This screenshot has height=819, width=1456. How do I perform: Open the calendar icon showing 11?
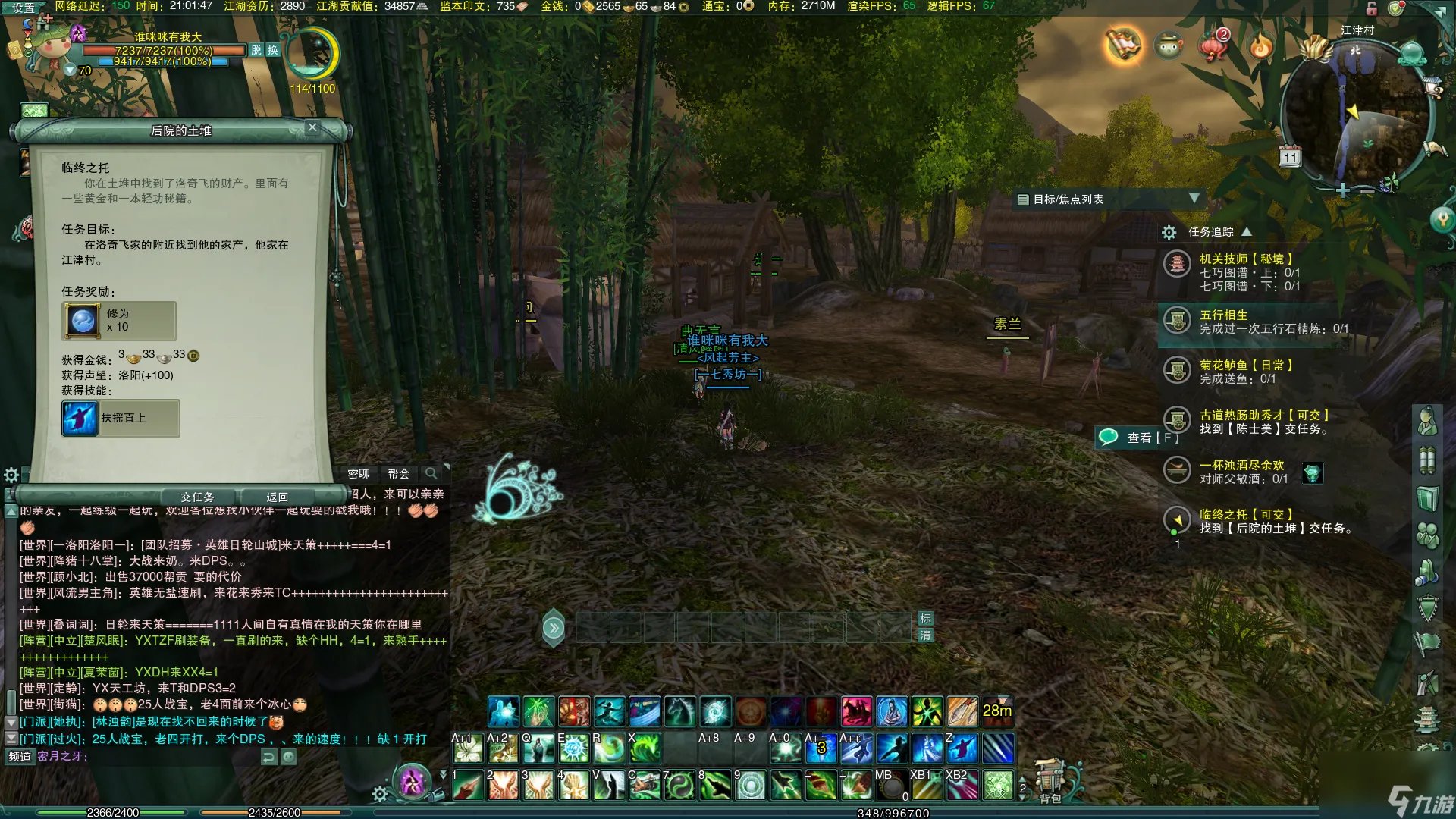click(x=1290, y=157)
